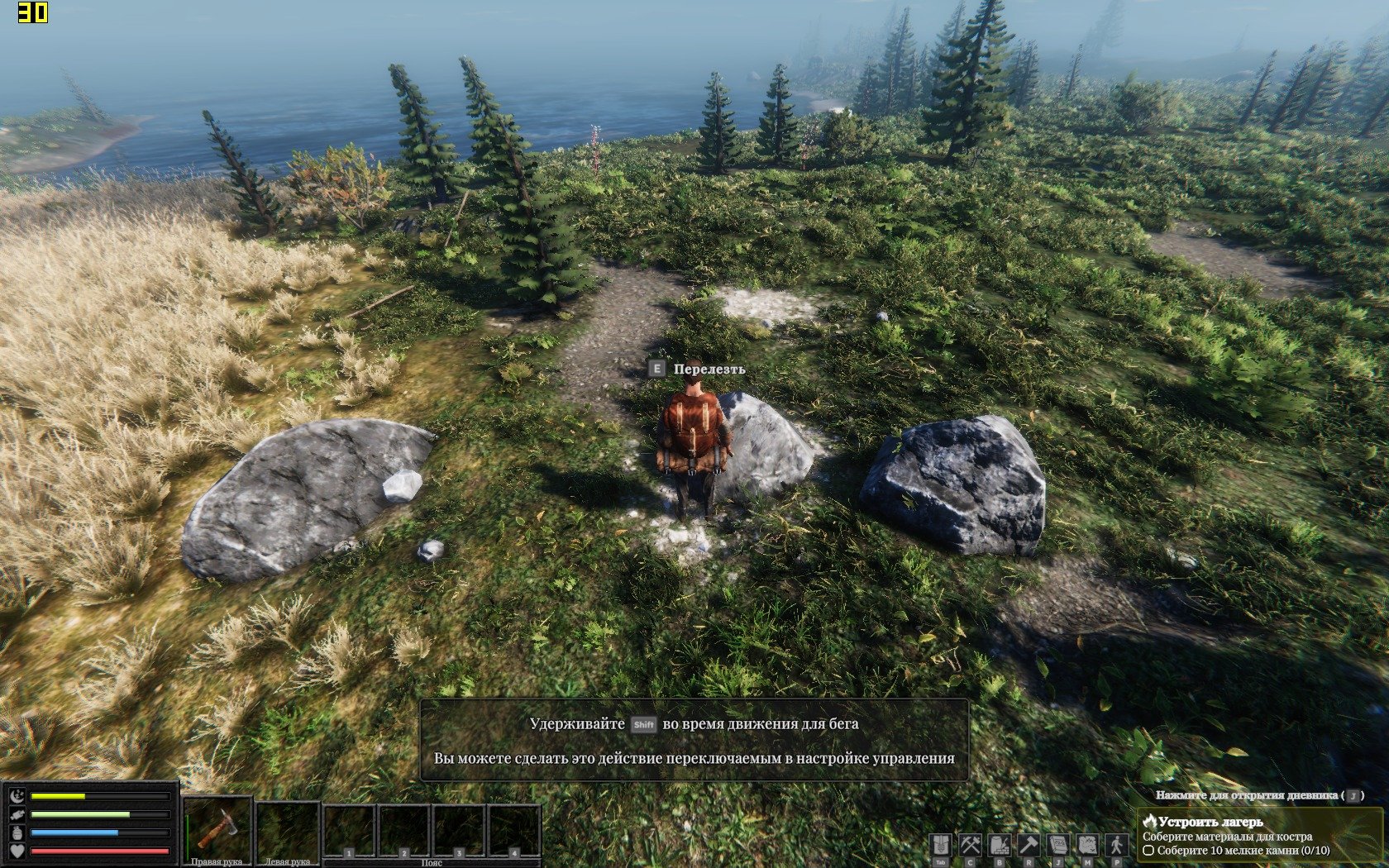Open the "Устроить лагерь" quest tracker

point(1210,822)
